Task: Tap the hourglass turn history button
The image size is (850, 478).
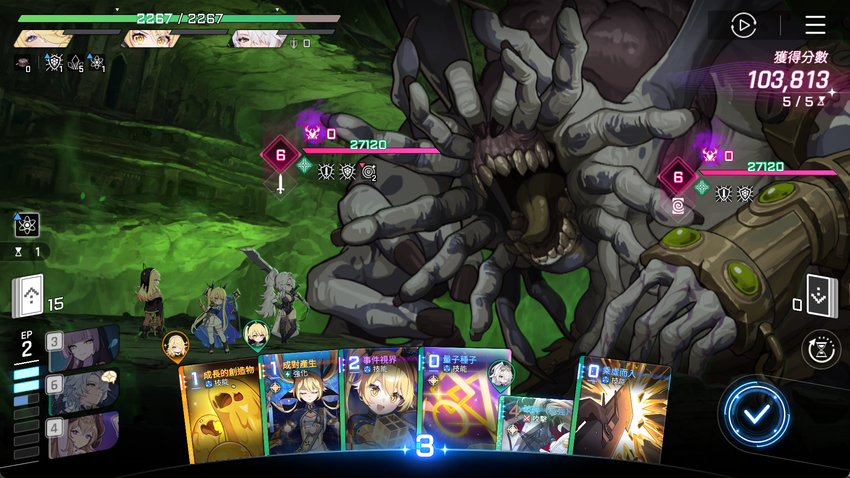Action: coord(821,350)
